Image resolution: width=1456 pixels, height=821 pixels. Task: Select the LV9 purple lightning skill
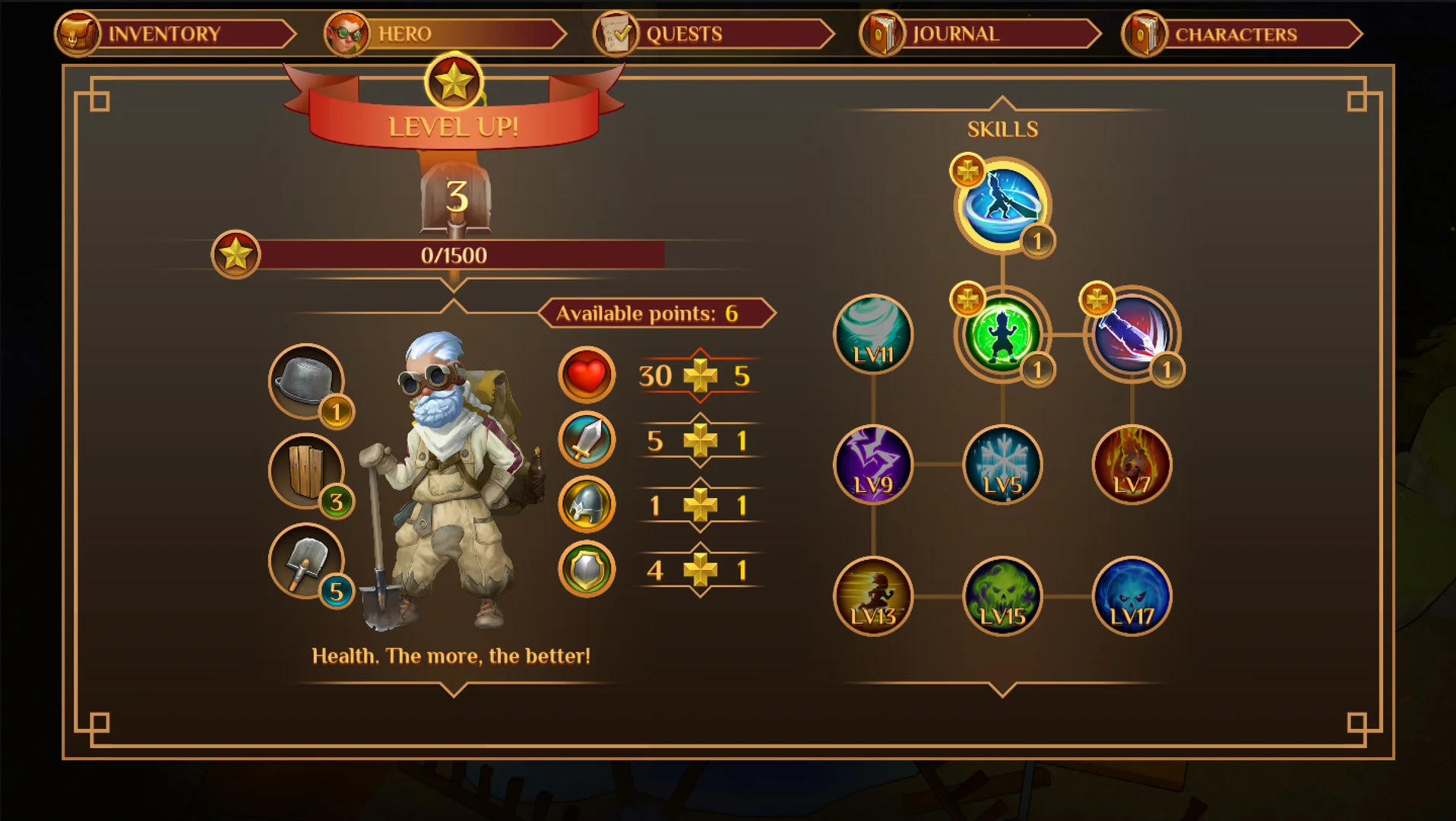(x=873, y=464)
